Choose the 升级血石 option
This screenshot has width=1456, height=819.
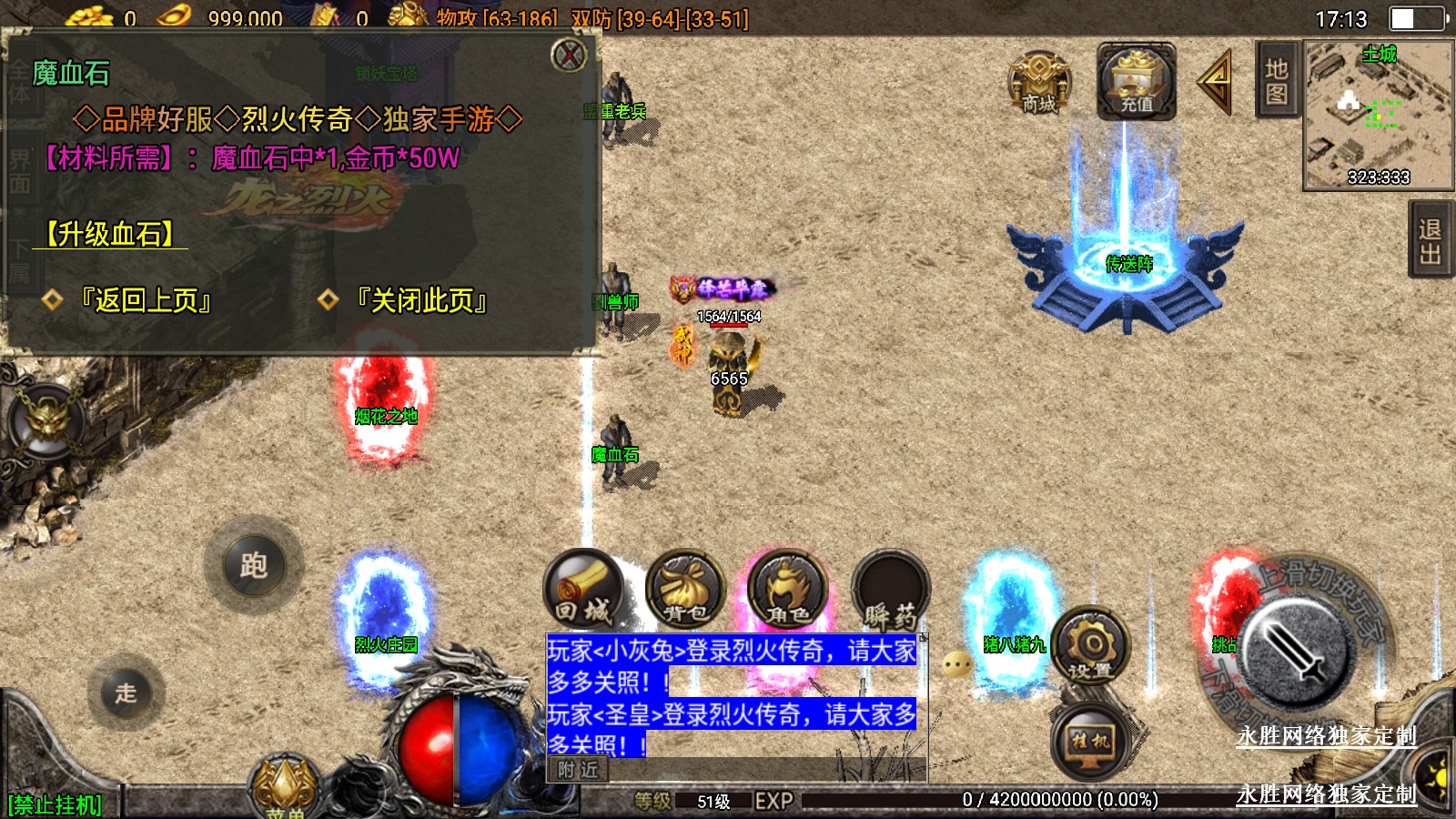[110, 234]
